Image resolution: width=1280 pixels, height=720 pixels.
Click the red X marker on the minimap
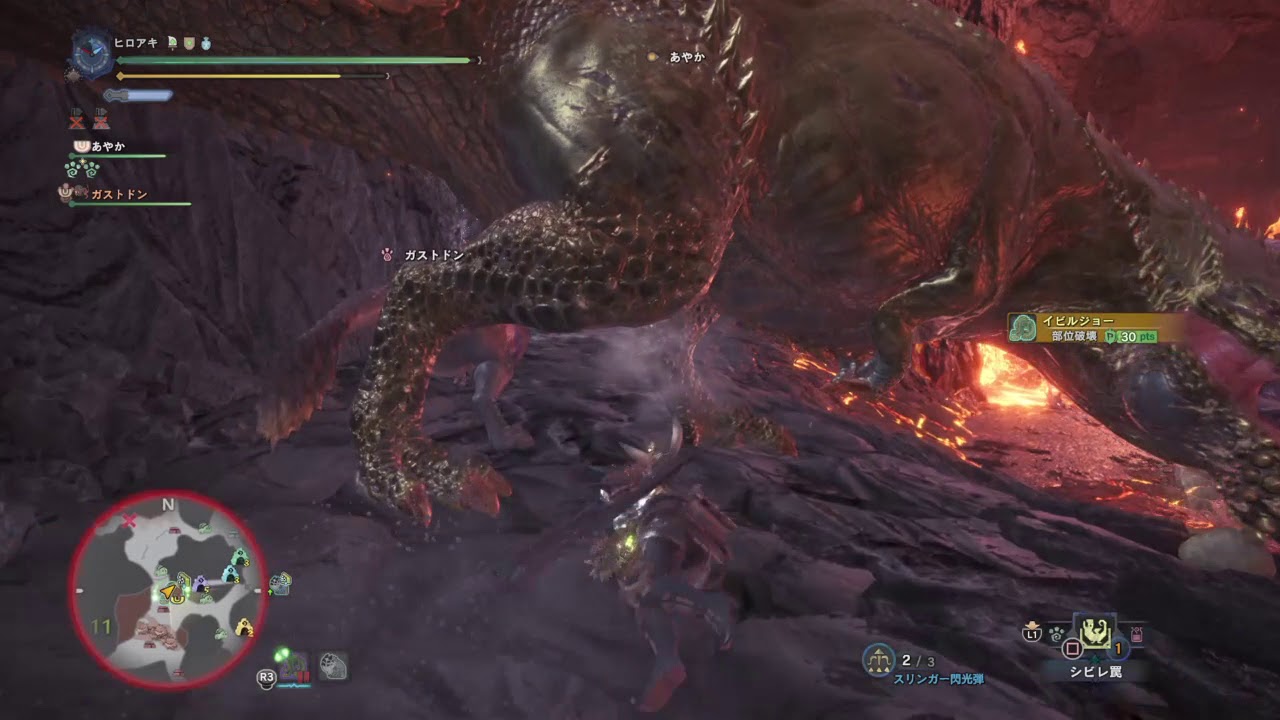pos(129,519)
